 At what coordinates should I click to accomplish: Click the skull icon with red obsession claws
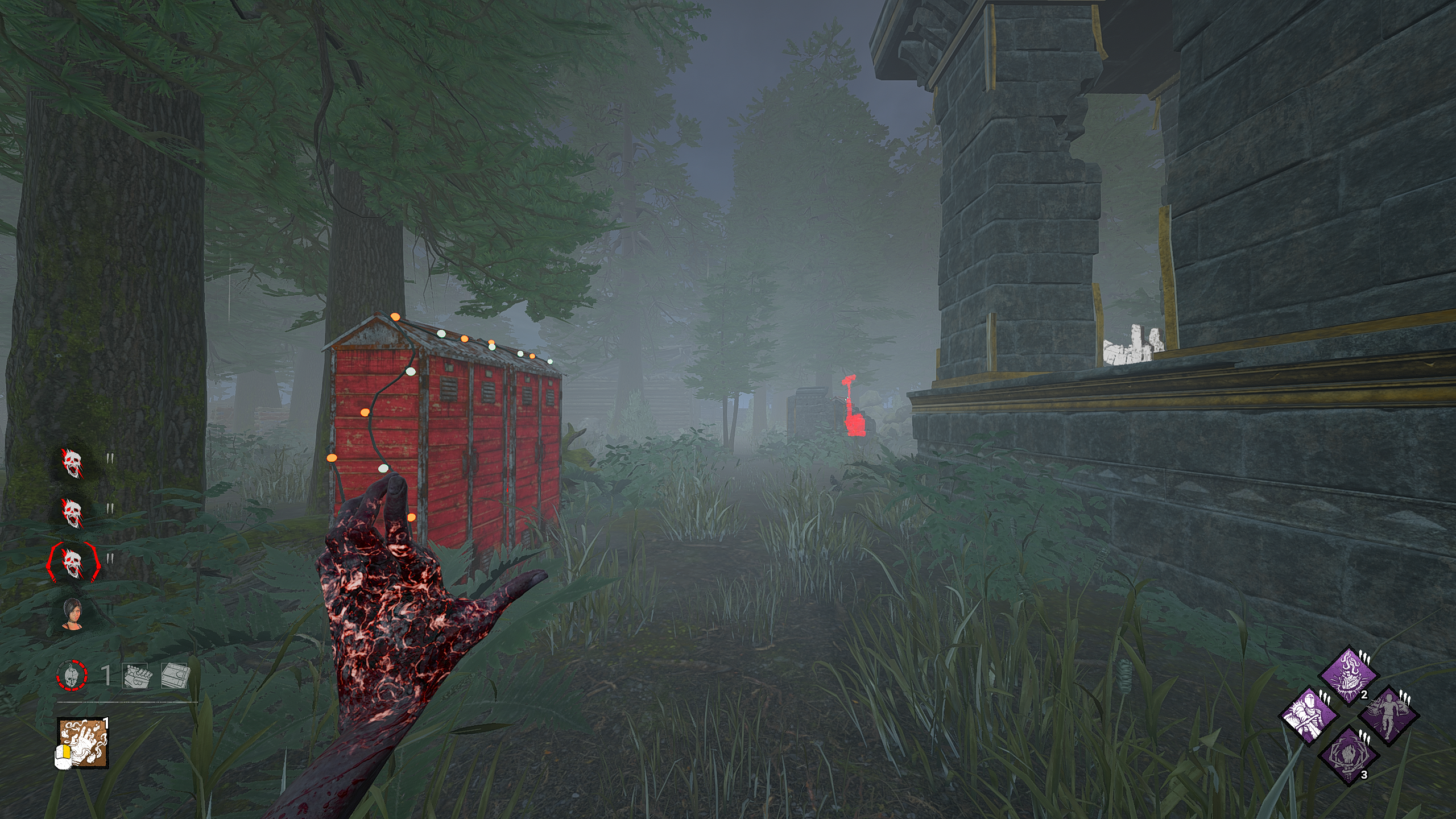73,562
